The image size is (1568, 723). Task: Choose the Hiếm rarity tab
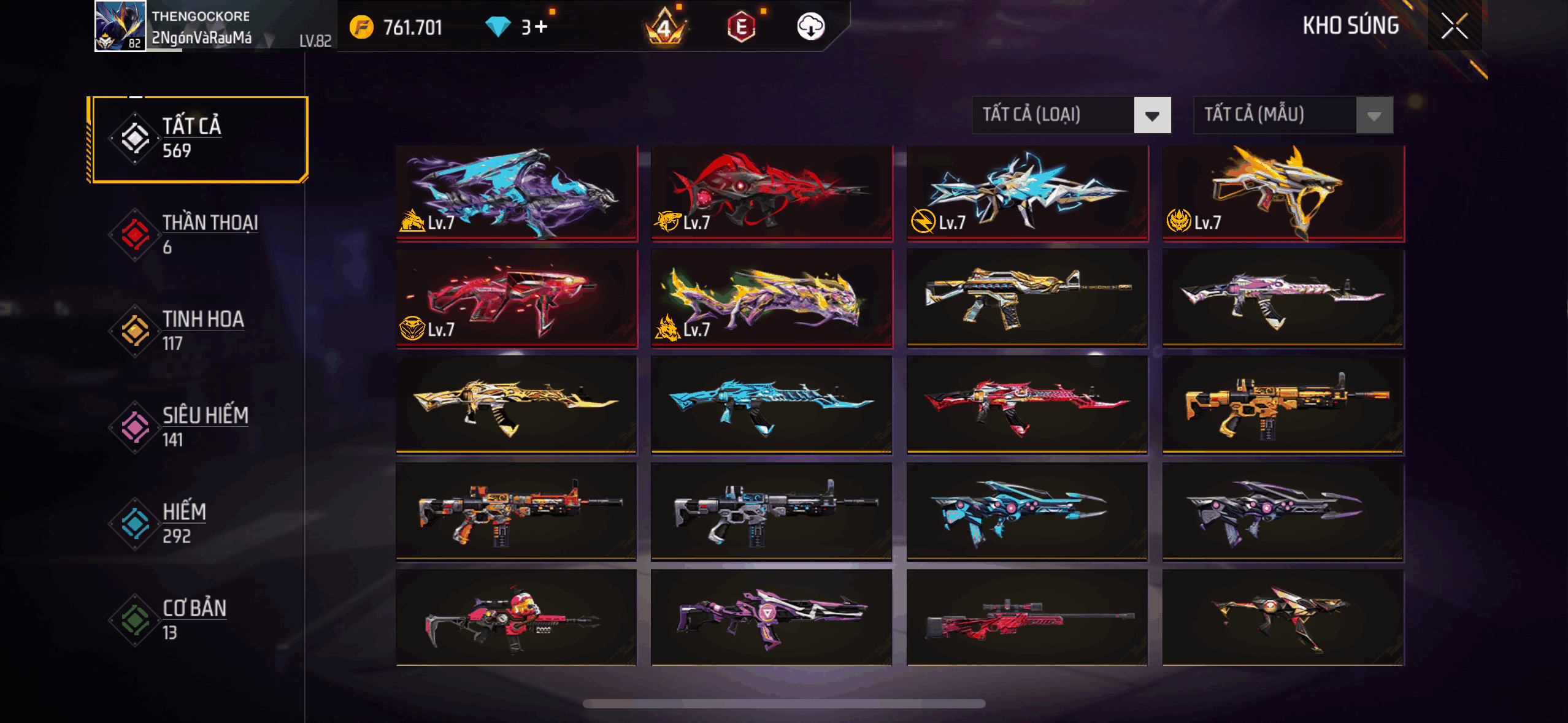tap(198, 523)
